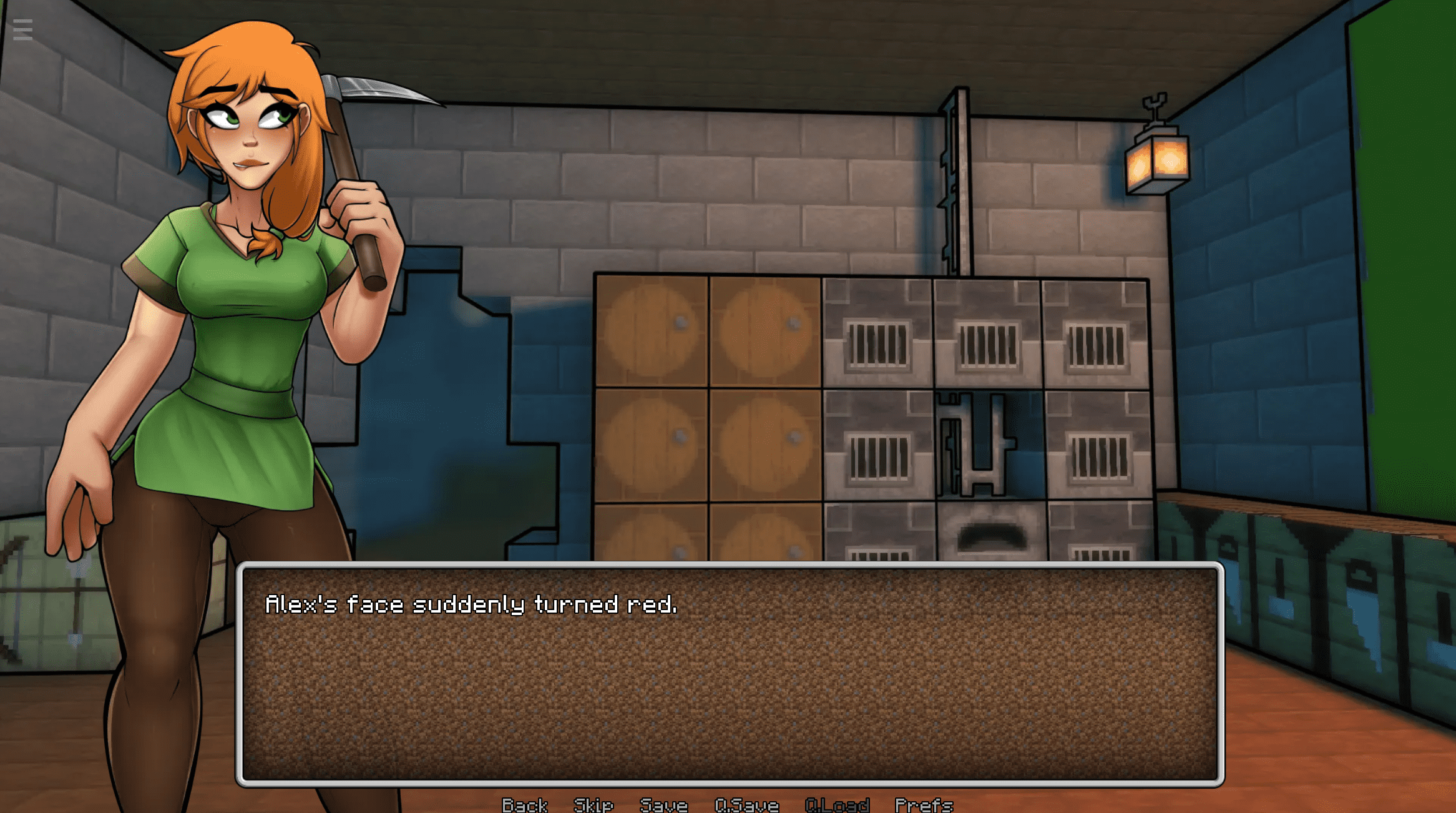Open the Save game screen
Image resolution: width=1456 pixels, height=813 pixels.
coord(663,804)
